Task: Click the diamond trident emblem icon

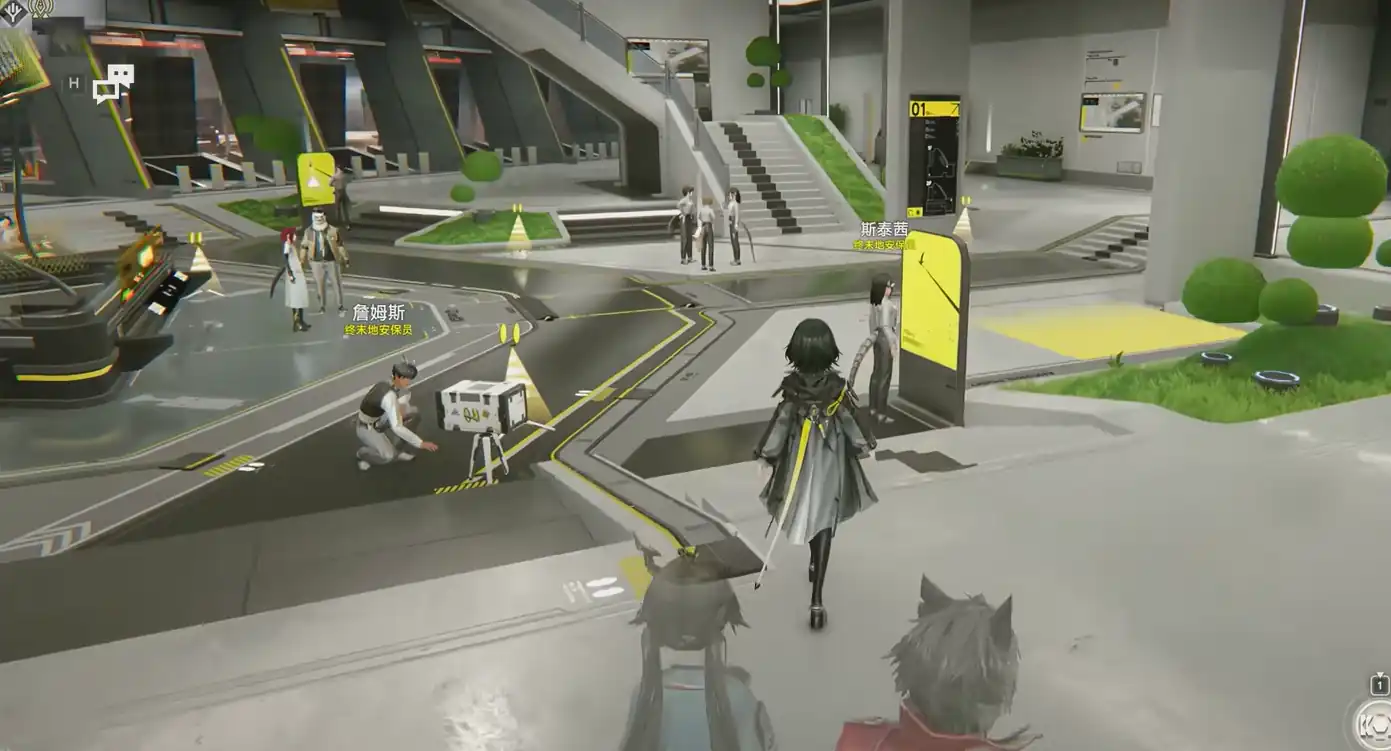Action: 14,10
